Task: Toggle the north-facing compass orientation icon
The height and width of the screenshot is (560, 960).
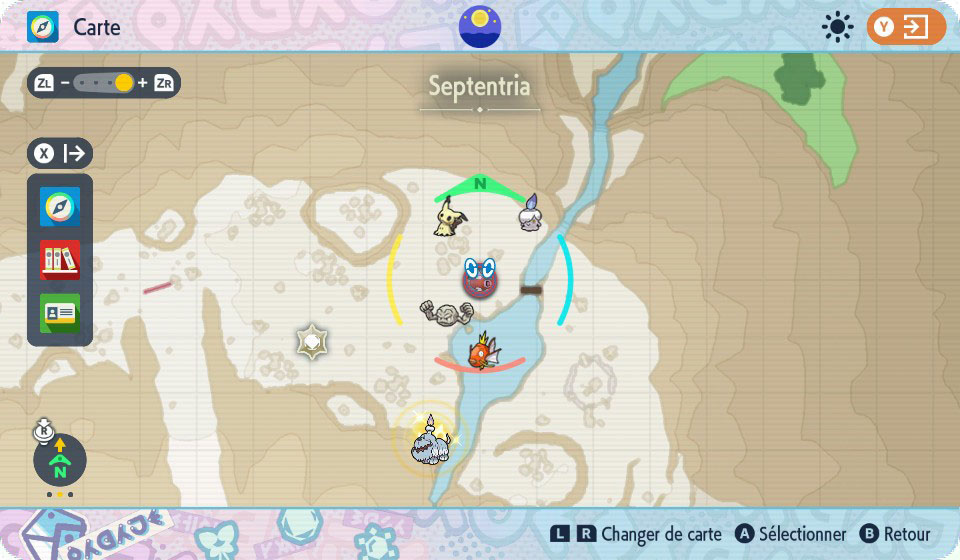Action: click(x=60, y=460)
